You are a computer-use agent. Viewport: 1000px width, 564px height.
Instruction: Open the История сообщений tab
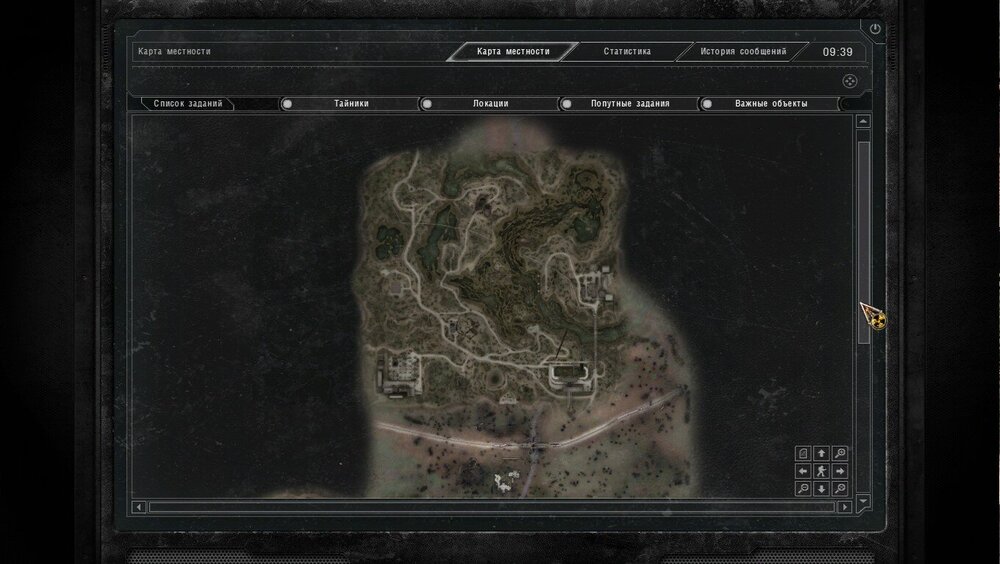(742, 51)
